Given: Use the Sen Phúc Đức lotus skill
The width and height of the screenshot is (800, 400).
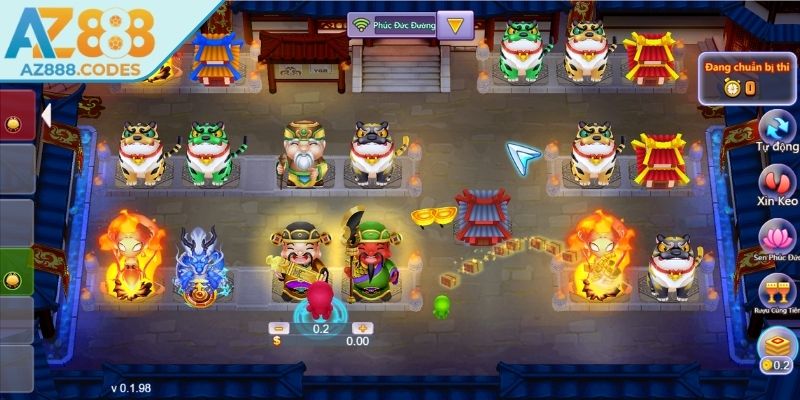Looking at the screenshot, I should (x=777, y=243).
